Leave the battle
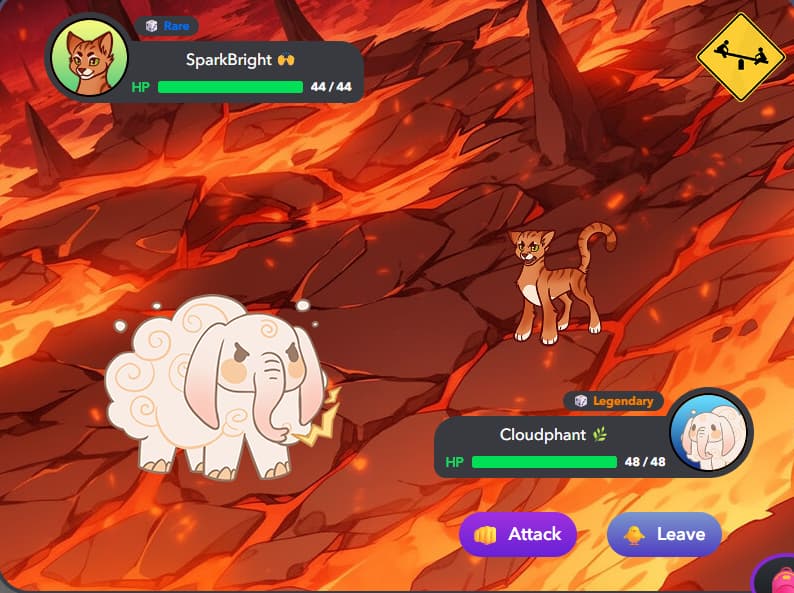The width and height of the screenshot is (794, 593). point(664,534)
